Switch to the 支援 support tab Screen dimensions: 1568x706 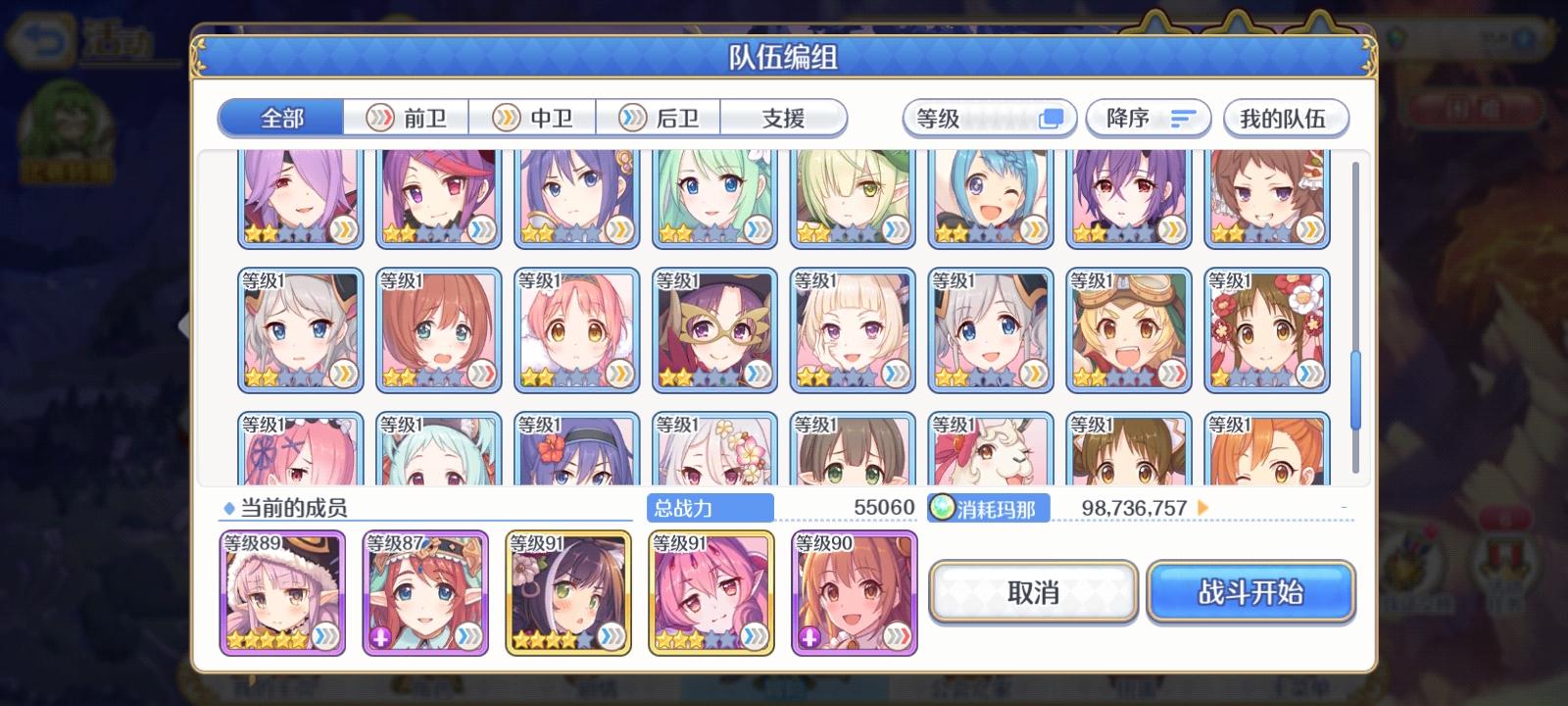pyautogui.click(x=783, y=116)
